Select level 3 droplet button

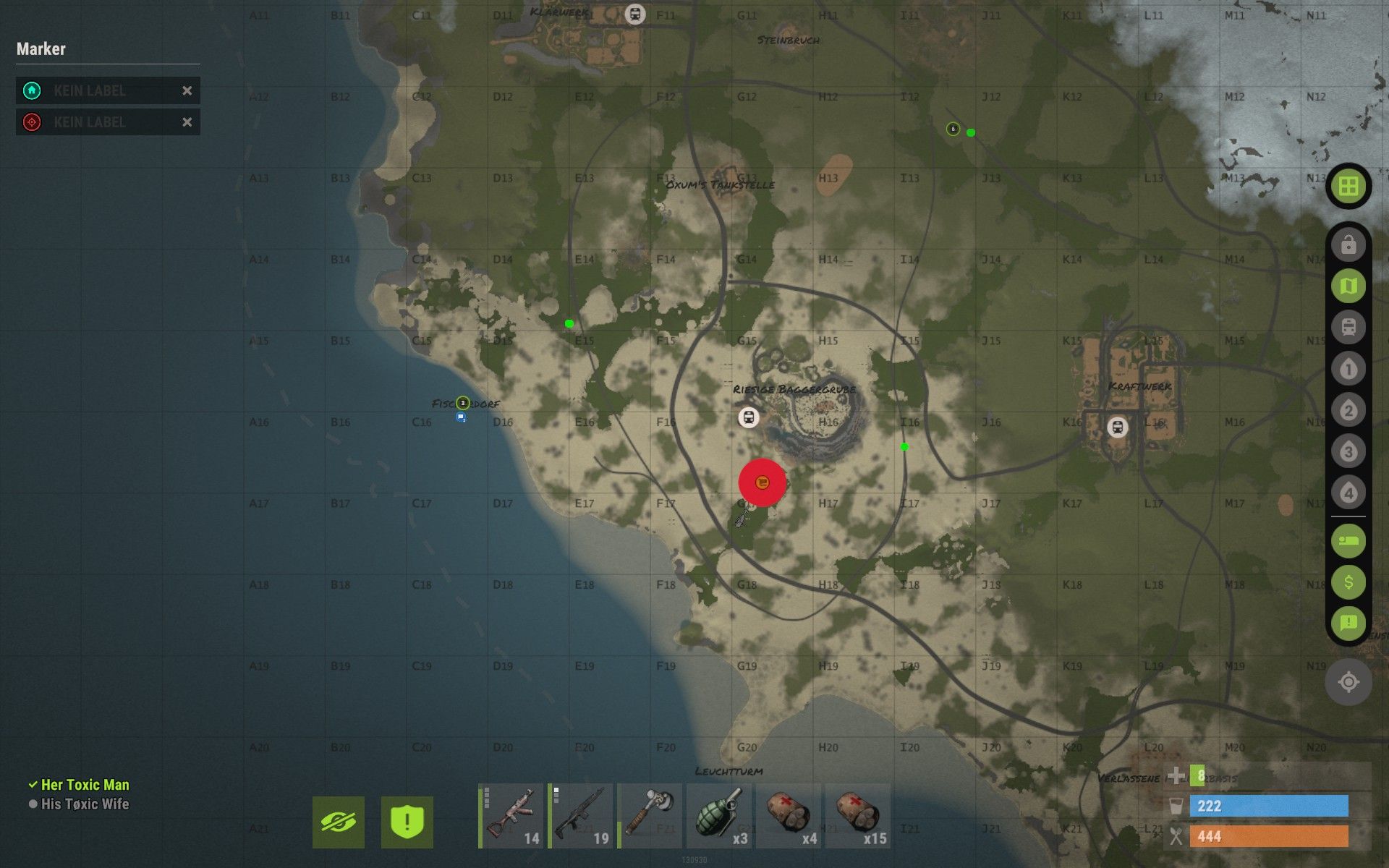[x=1348, y=451]
